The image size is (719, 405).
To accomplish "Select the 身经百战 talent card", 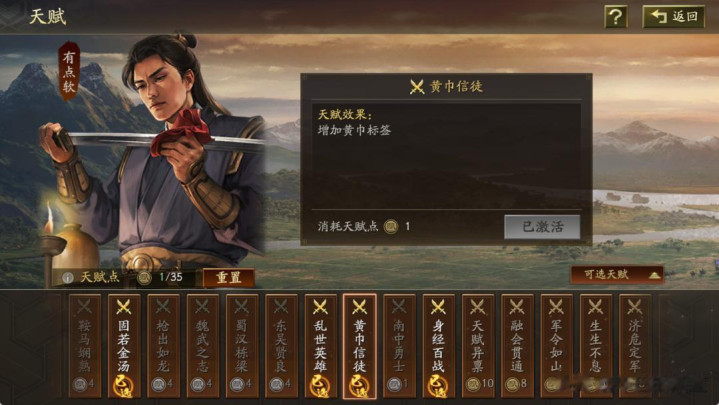I will 438,345.
